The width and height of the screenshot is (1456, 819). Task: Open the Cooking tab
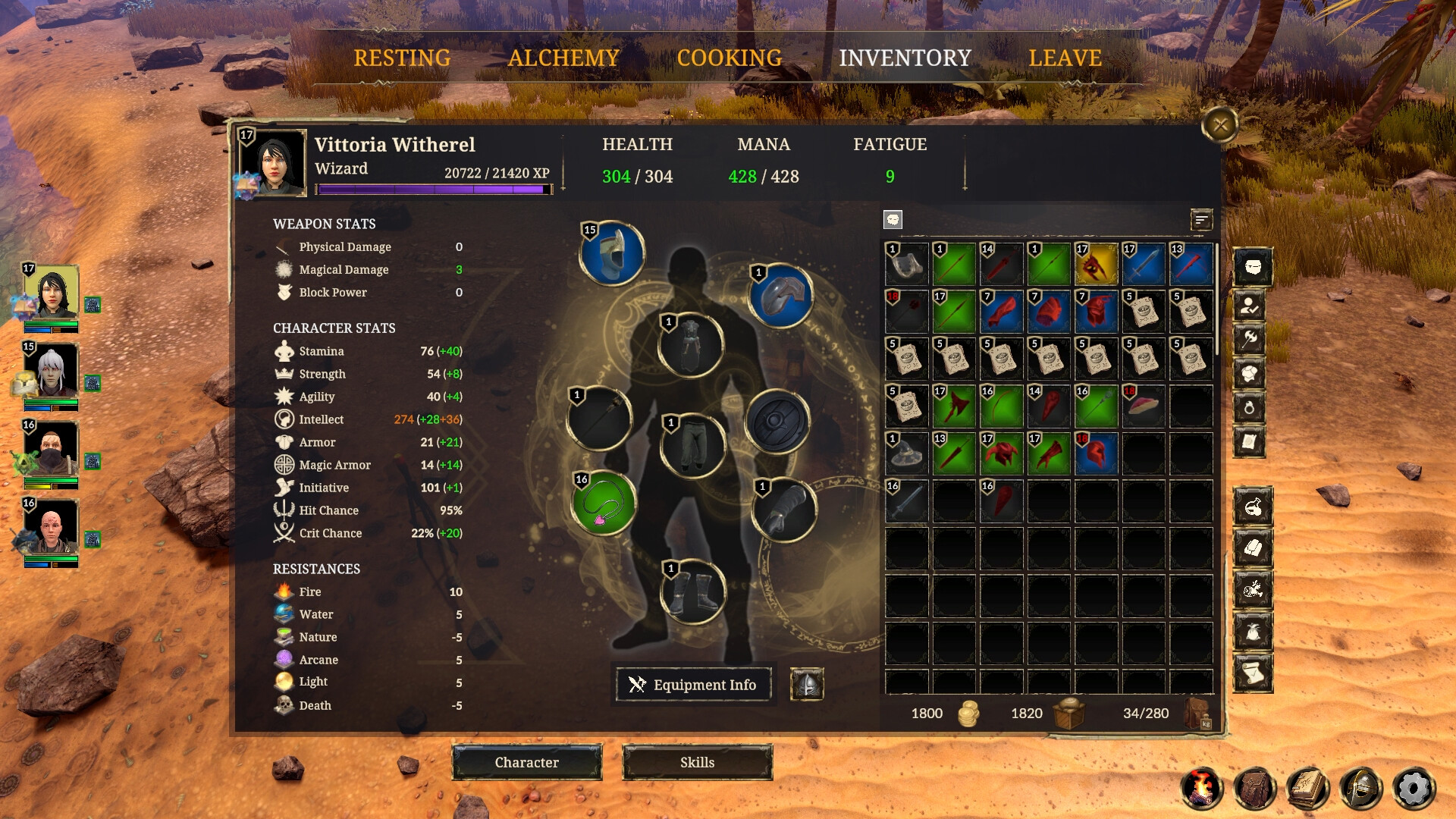pos(729,58)
